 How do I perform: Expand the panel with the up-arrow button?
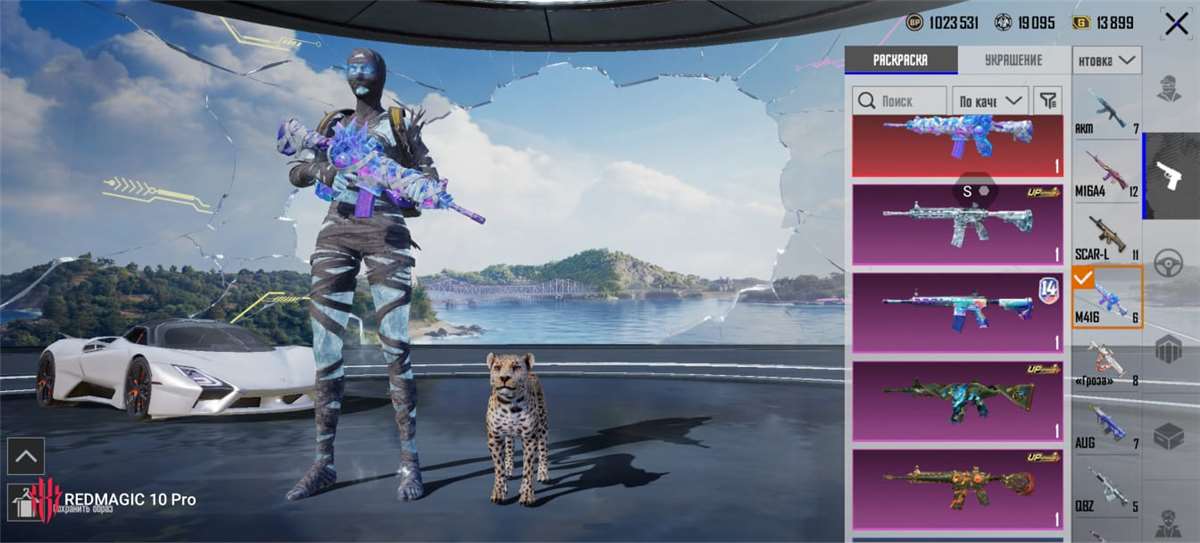pyautogui.click(x=26, y=456)
